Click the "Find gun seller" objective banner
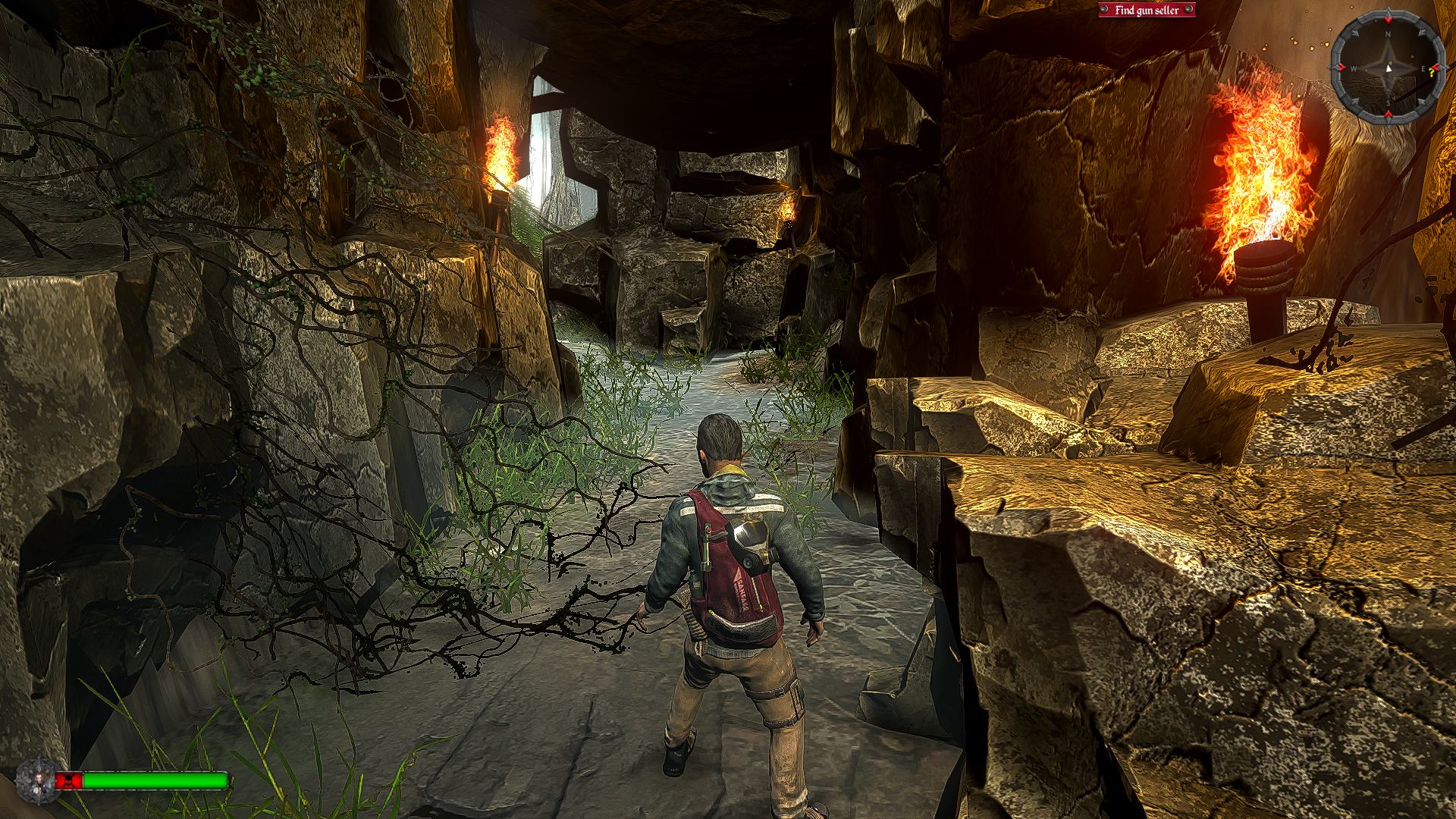 tap(1146, 11)
